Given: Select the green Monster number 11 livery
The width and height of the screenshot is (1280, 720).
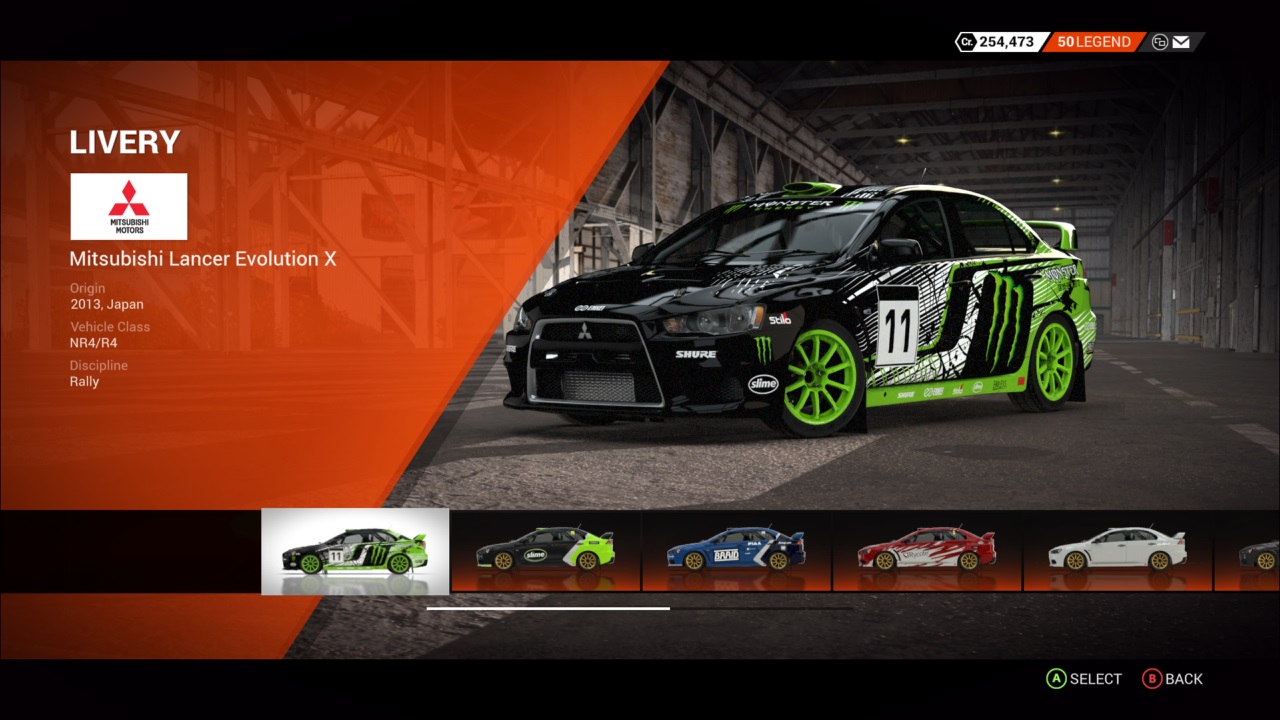Looking at the screenshot, I should 355,552.
